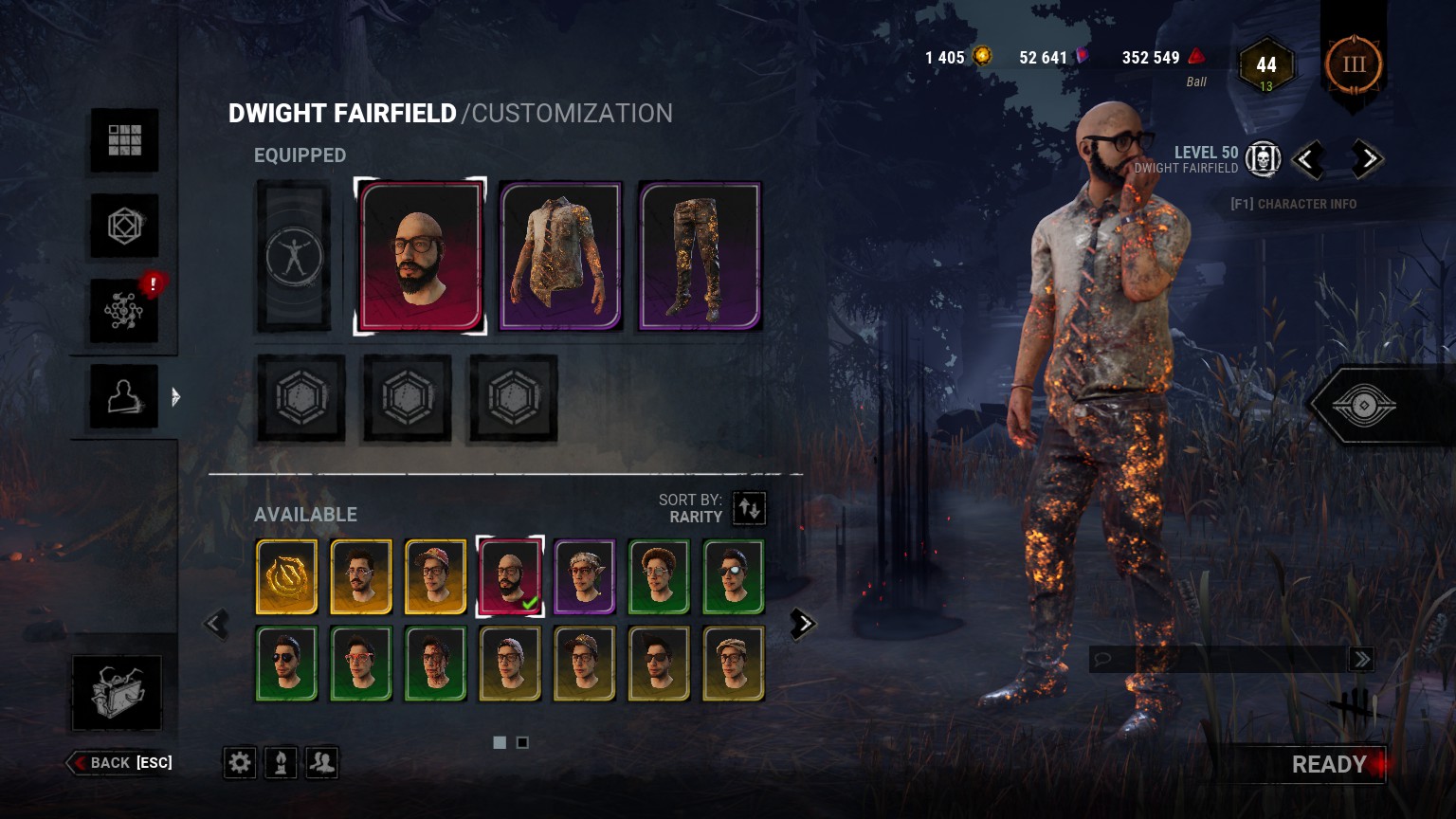Toggle the equipped head cosmetic with green checkmark
This screenshot has height=819, width=1456.
point(510,574)
